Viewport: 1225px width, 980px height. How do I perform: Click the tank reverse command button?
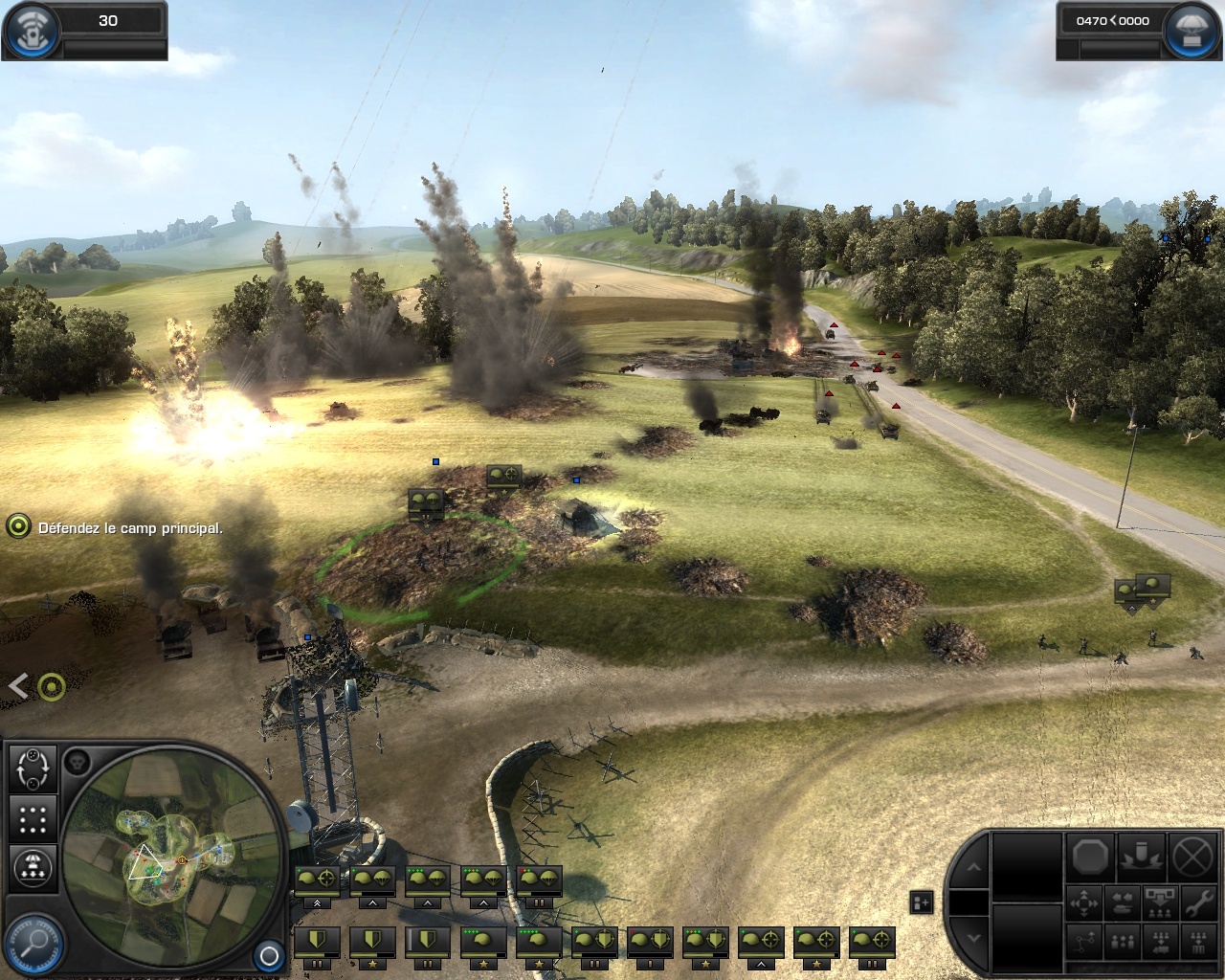pyautogui.click(x=1122, y=902)
